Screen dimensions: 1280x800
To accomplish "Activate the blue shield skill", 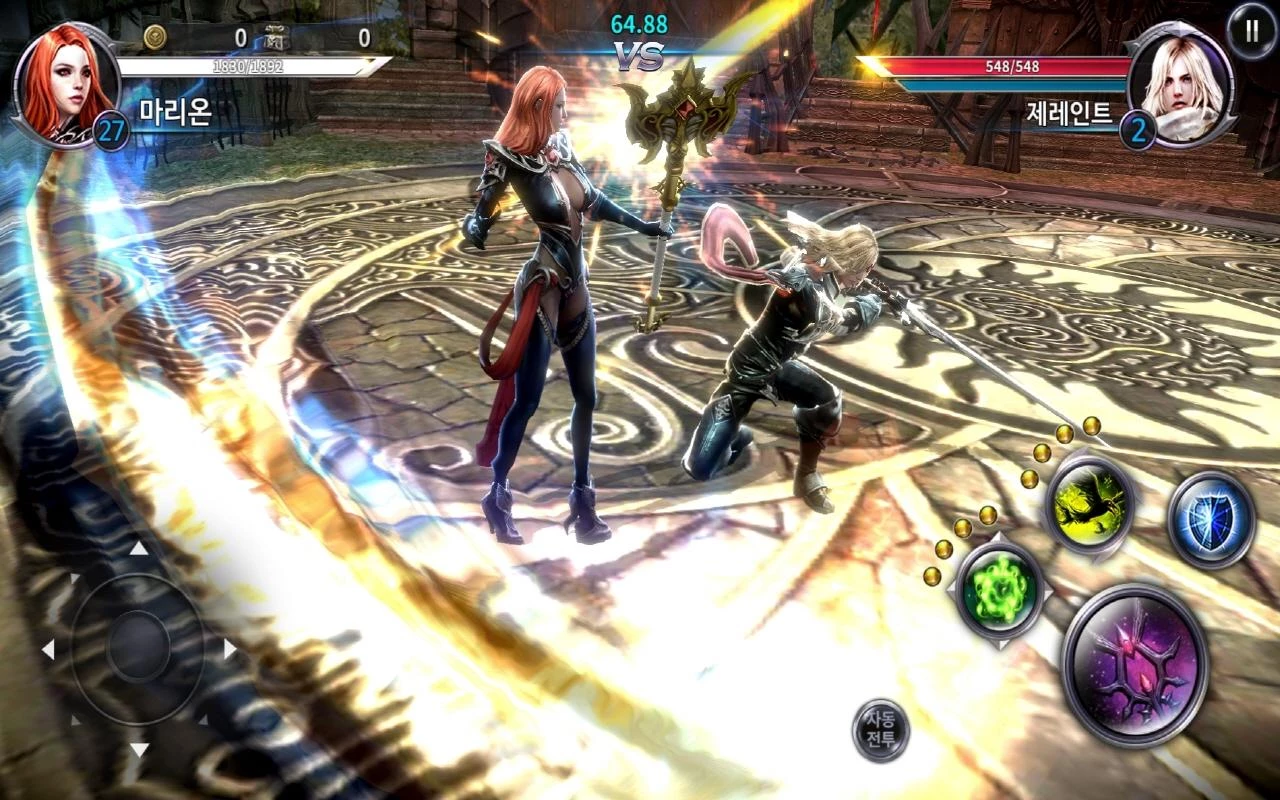I will coord(1211,519).
